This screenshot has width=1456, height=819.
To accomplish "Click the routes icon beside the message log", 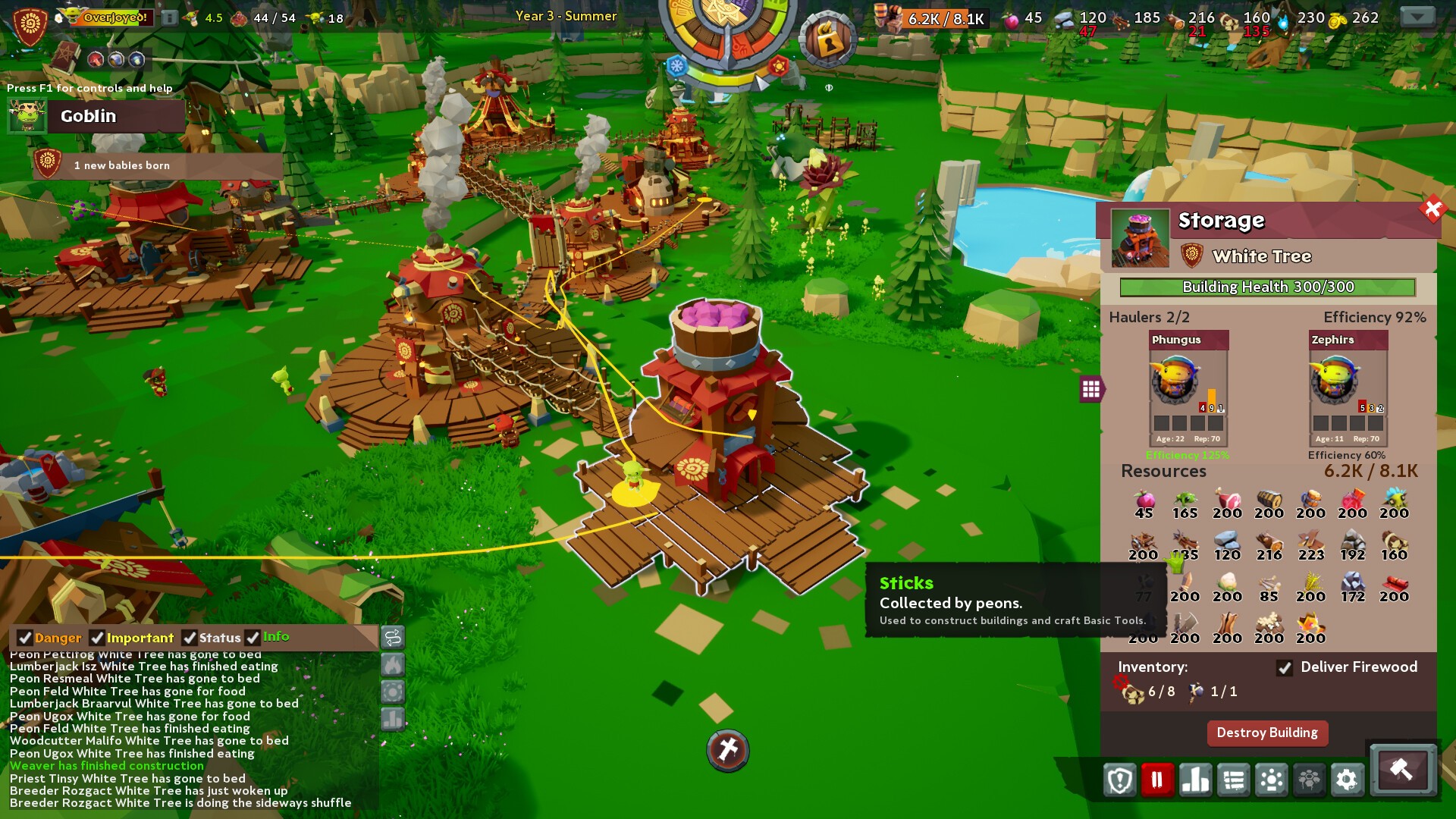I will [393, 639].
